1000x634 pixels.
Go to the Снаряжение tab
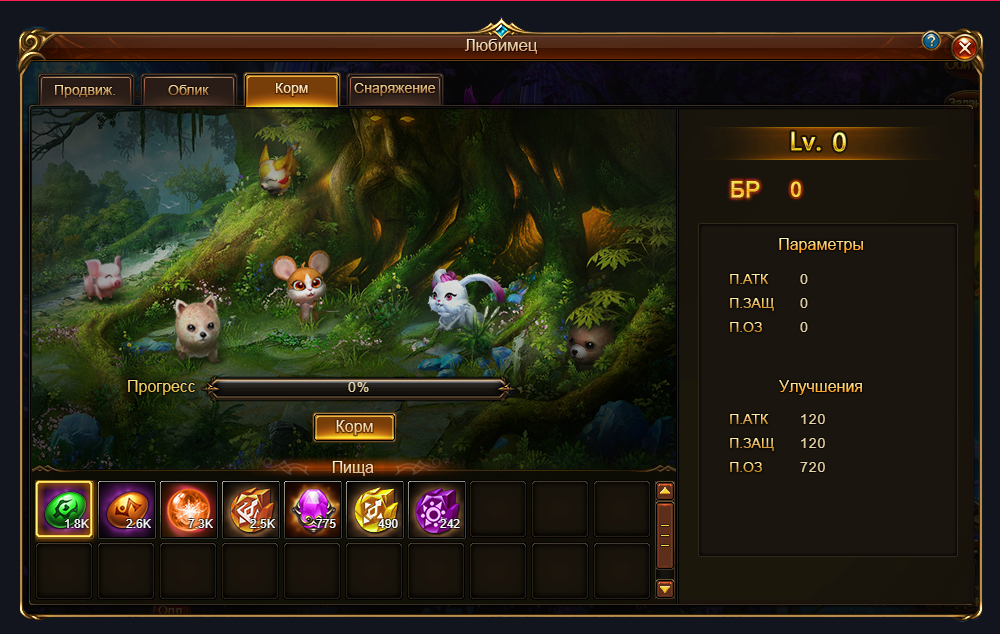395,89
